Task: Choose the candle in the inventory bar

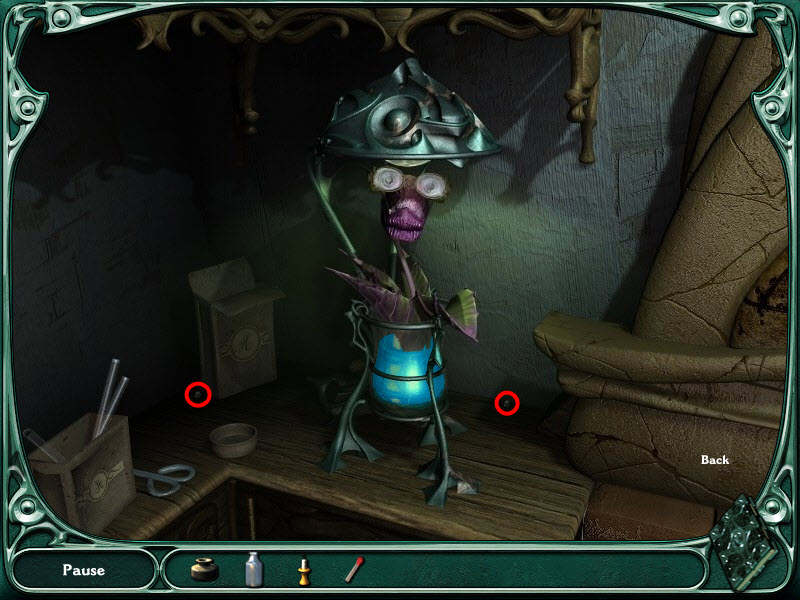Action: 303,570
